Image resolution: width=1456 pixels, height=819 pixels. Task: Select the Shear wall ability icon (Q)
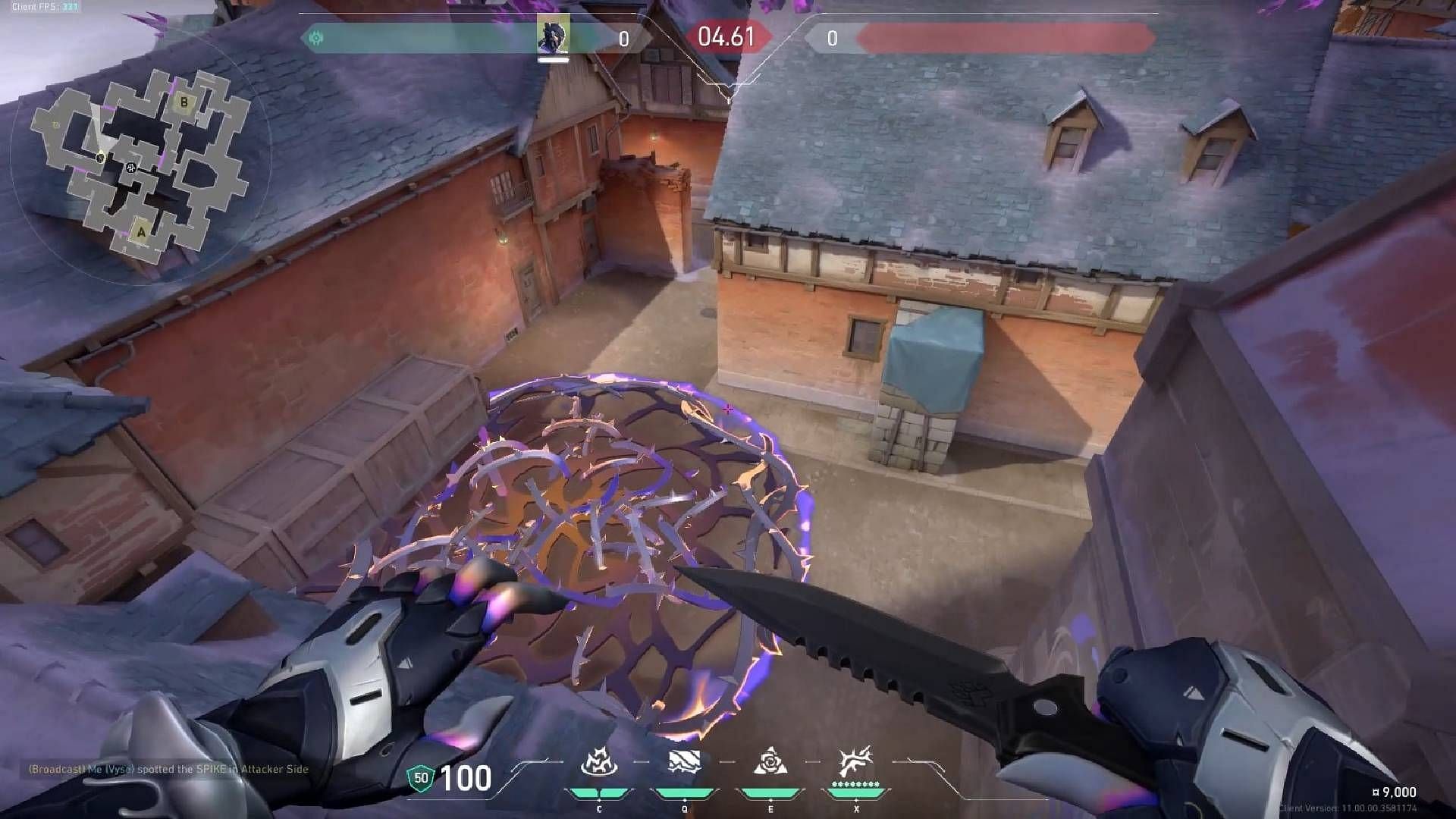(685, 761)
